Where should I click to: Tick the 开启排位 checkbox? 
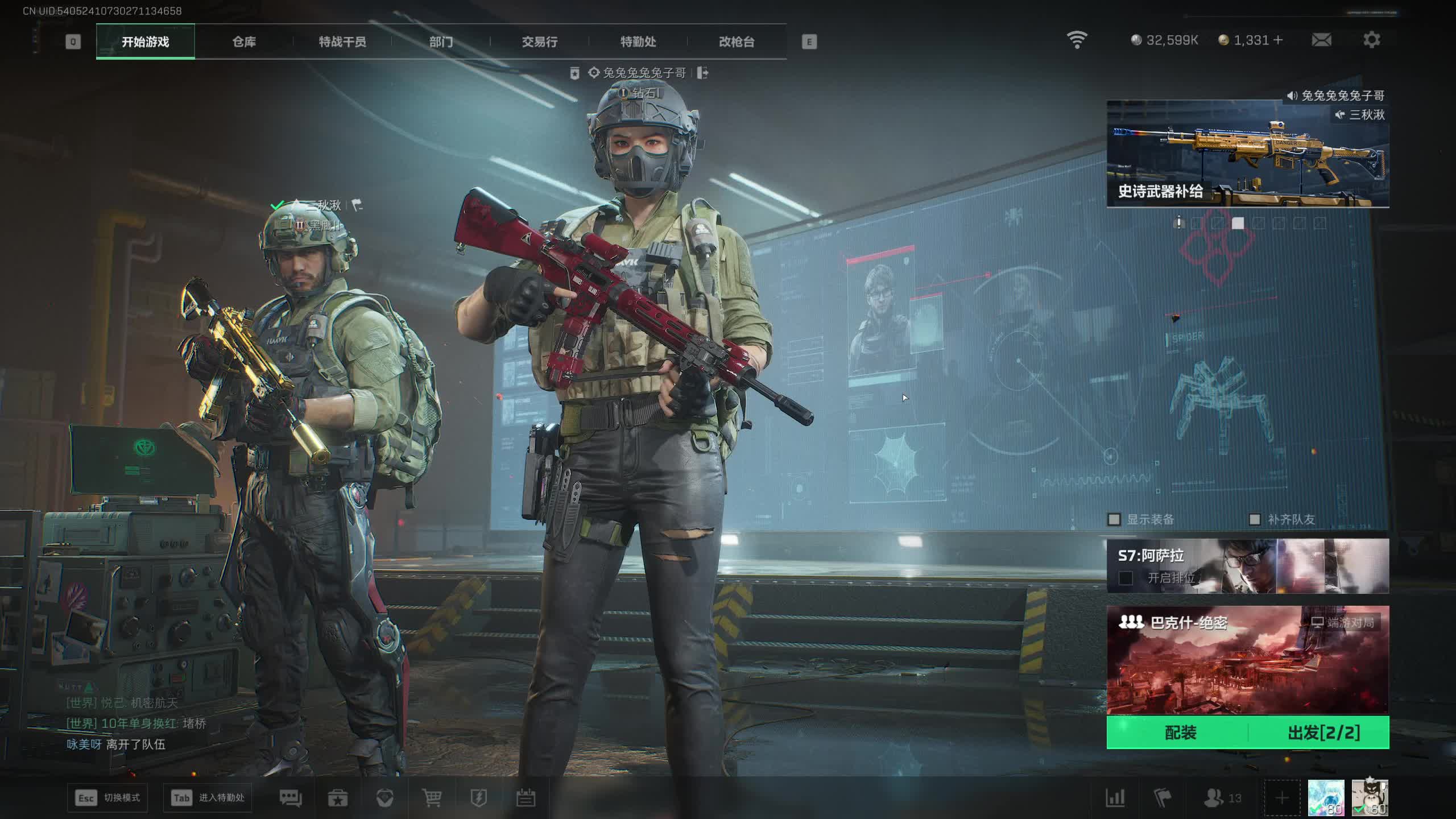click(x=1126, y=578)
